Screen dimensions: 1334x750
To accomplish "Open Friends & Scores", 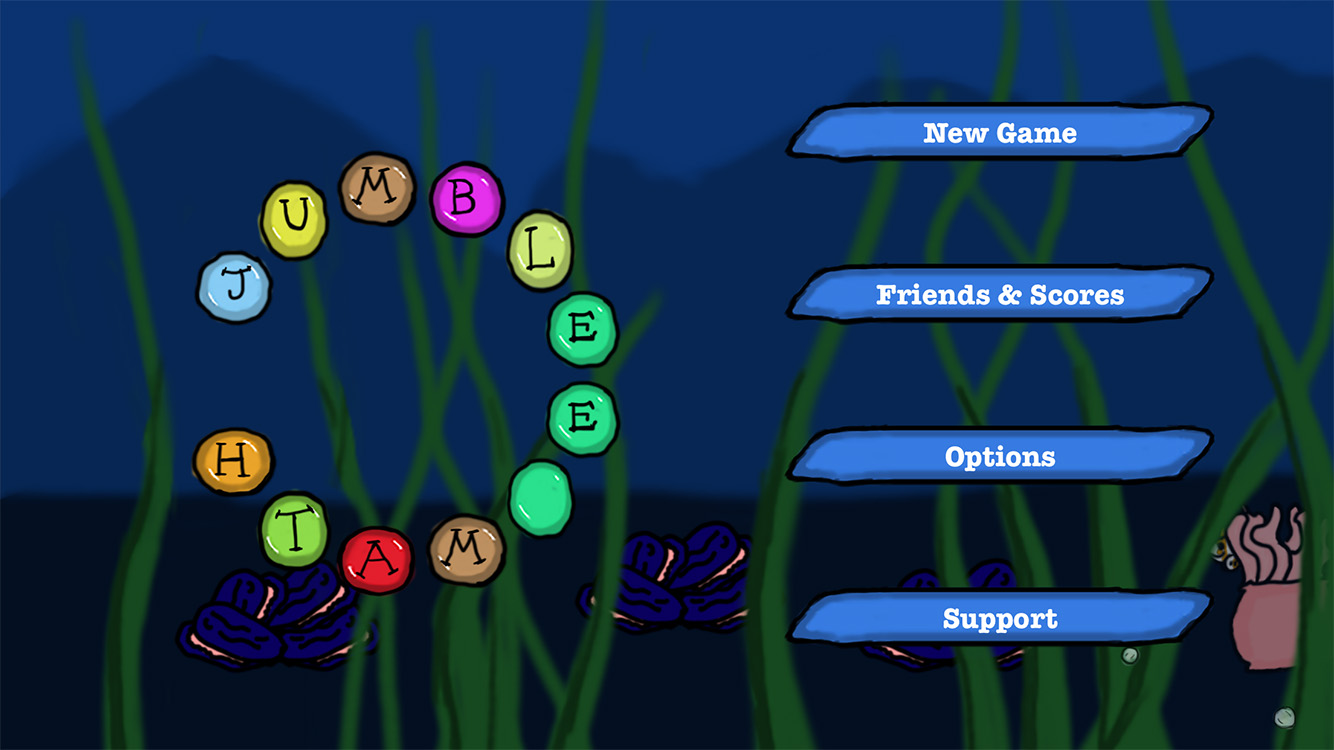I will pos(1000,295).
